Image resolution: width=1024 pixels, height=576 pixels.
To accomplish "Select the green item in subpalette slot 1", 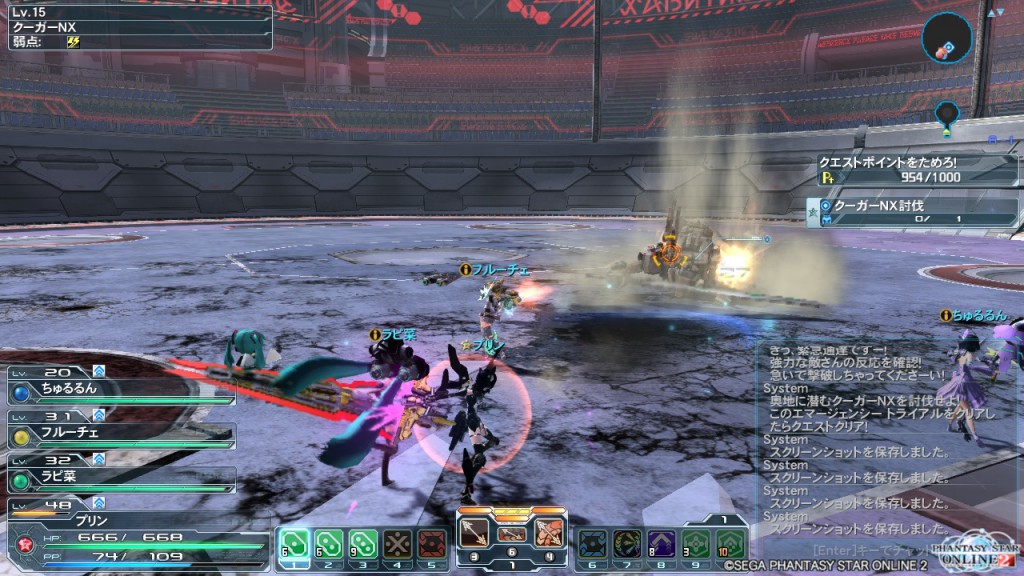I will 294,544.
